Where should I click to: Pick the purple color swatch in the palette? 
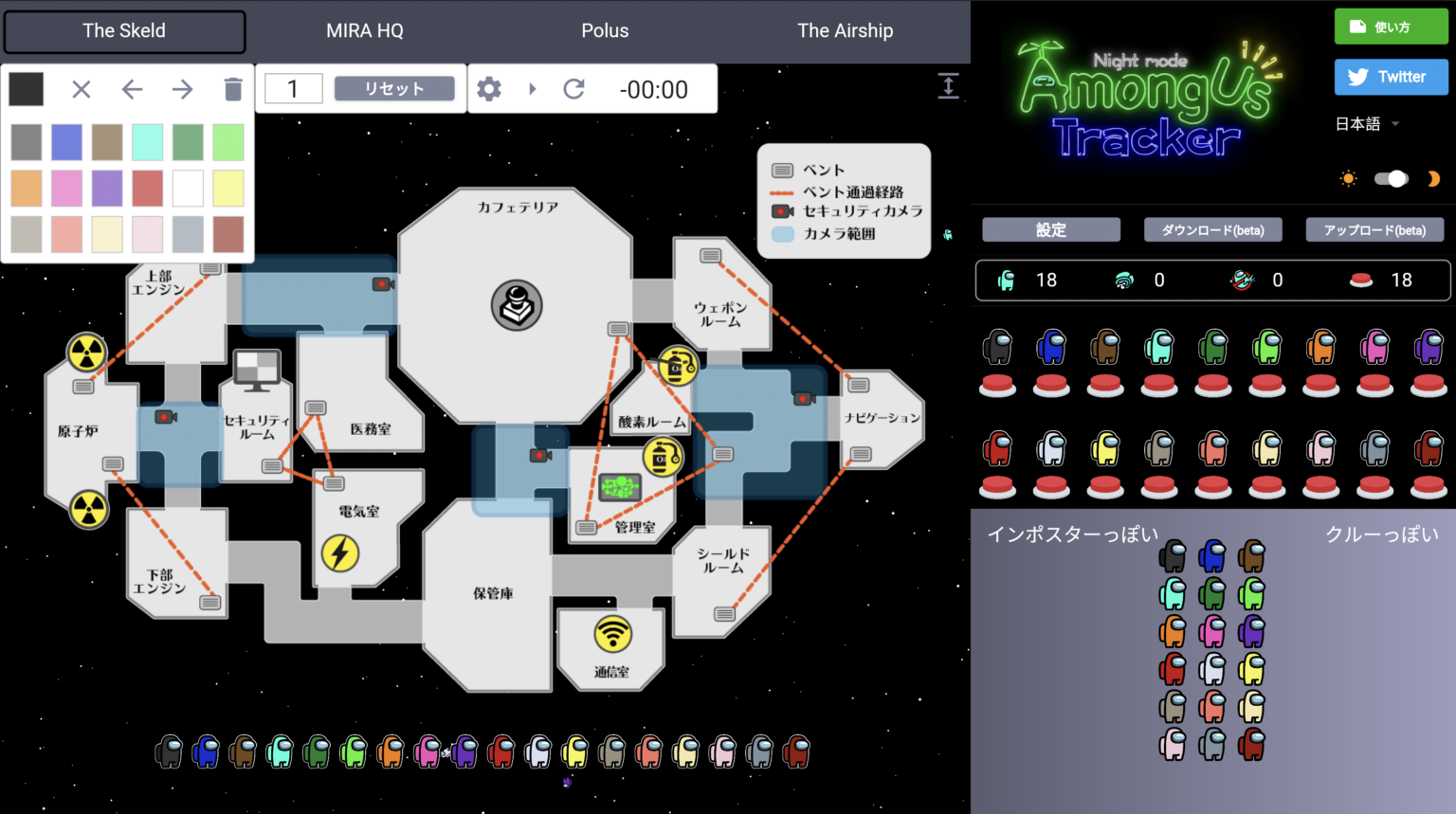107,188
